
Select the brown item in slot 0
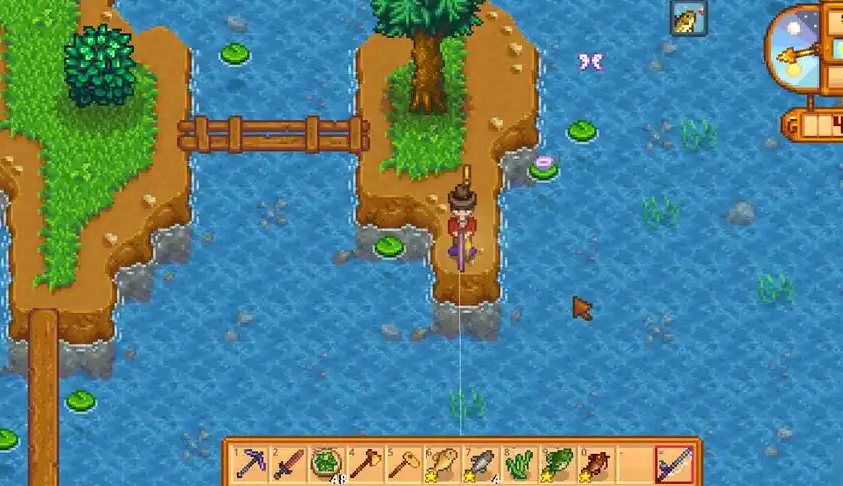click(x=596, y=463)
